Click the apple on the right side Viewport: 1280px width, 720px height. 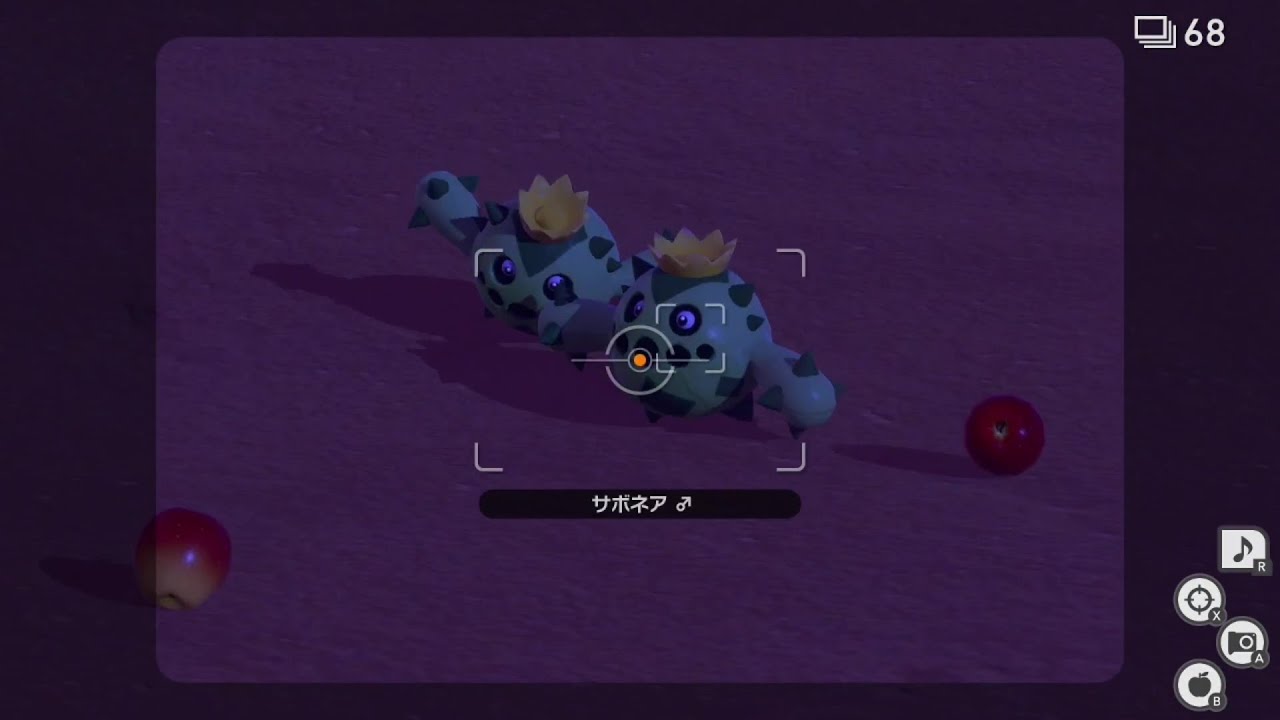click(x=1003, y=432)
